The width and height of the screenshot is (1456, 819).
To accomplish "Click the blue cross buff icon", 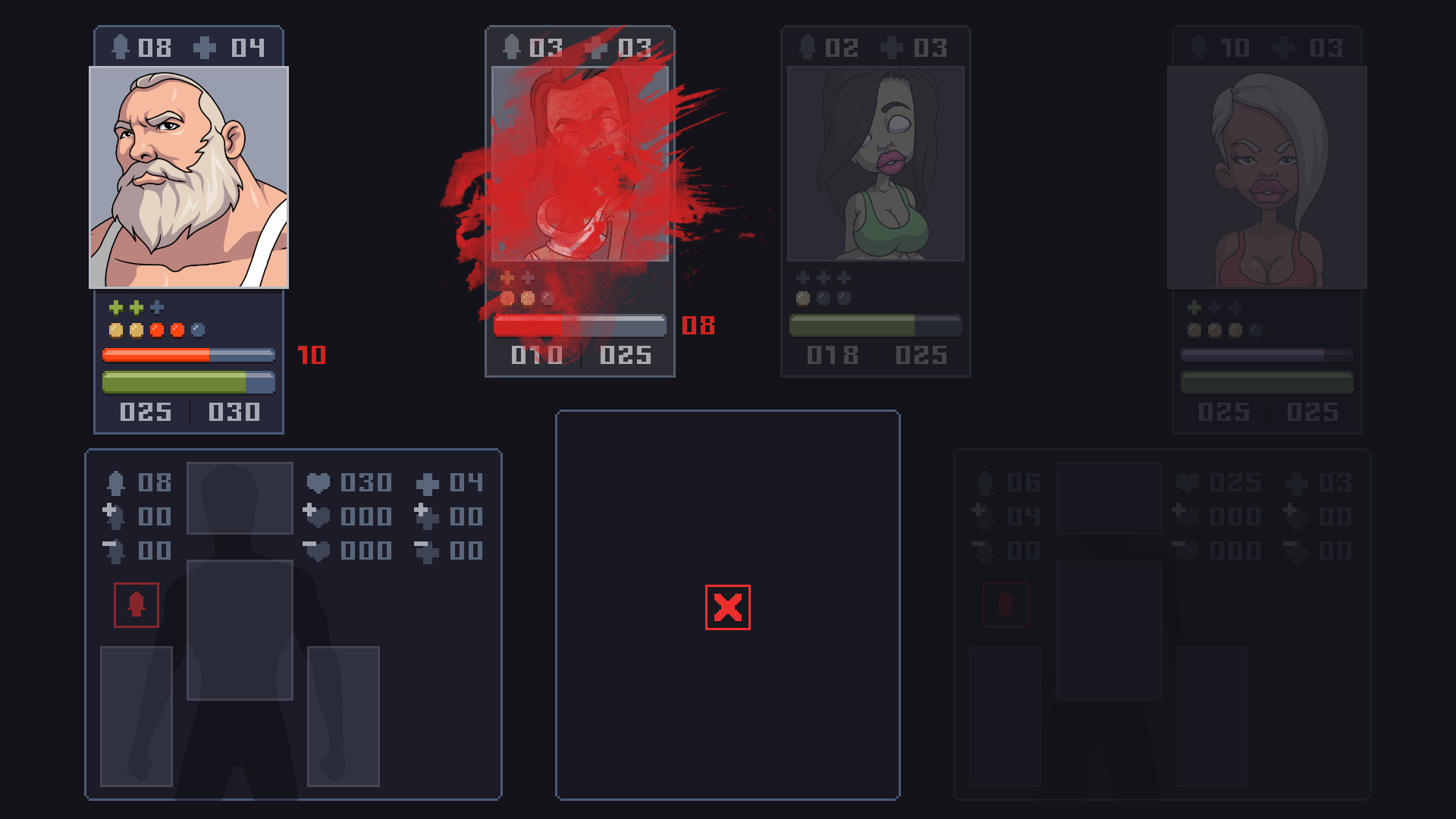I will point(155,307).
